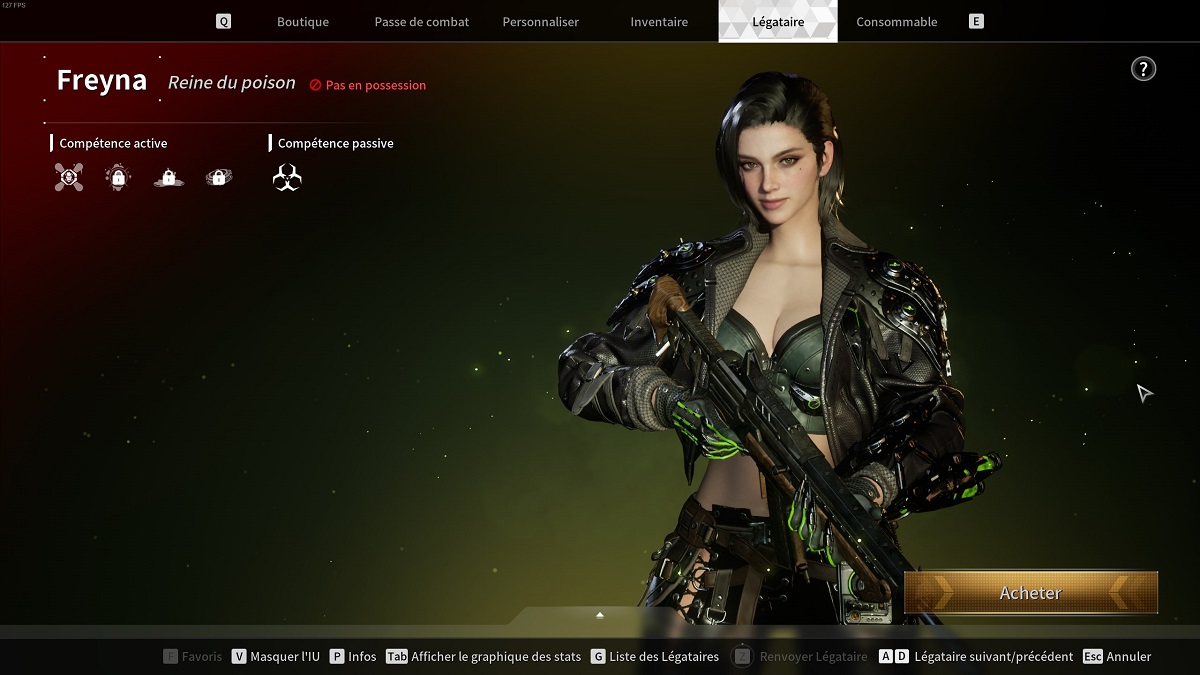The width and height of the screenshot is (1200, 675).
Task: Show character Infos
Action: tap(353, 657)
